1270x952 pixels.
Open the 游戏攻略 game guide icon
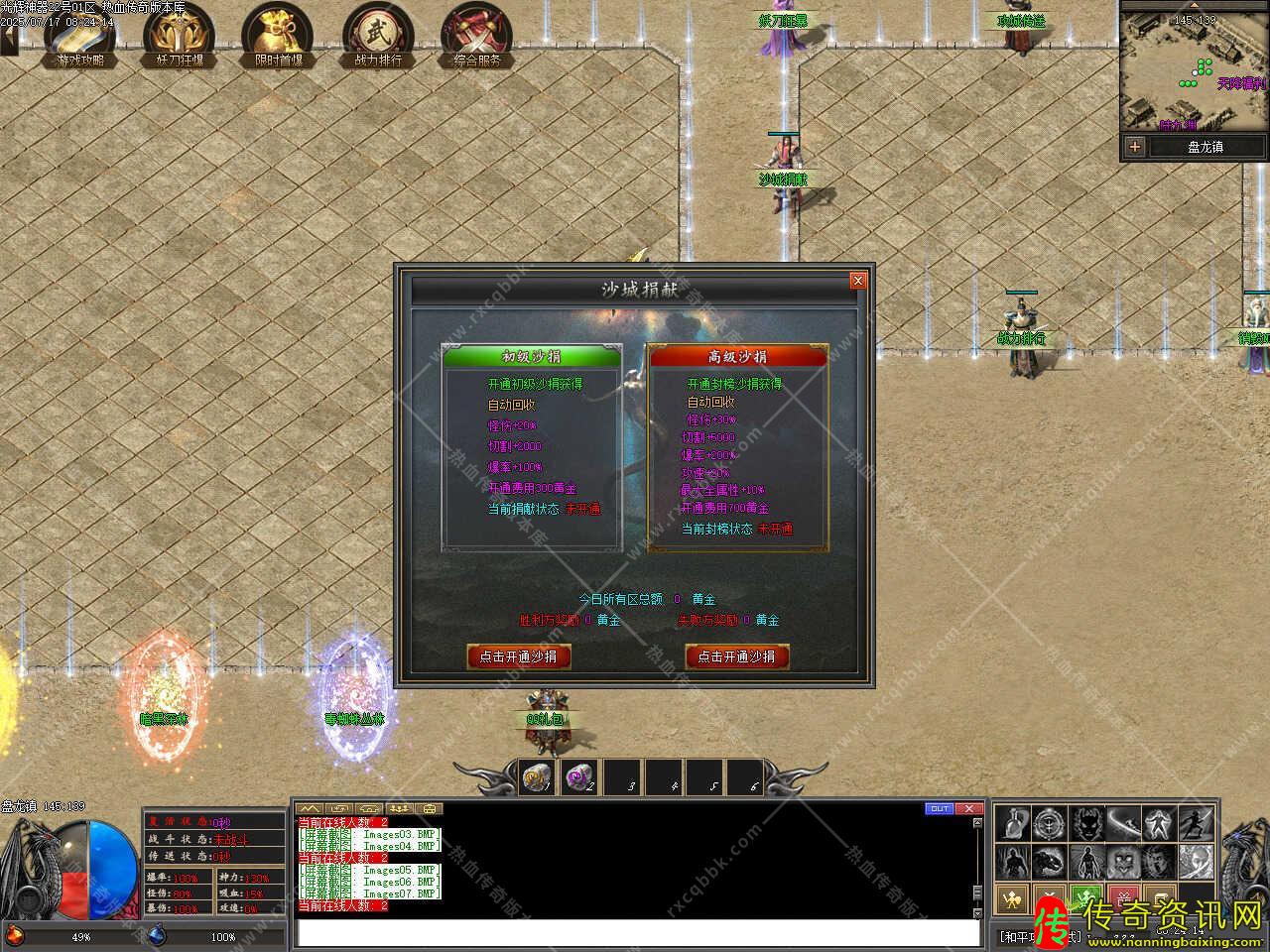pyautogui.click(x=80, y=36)
